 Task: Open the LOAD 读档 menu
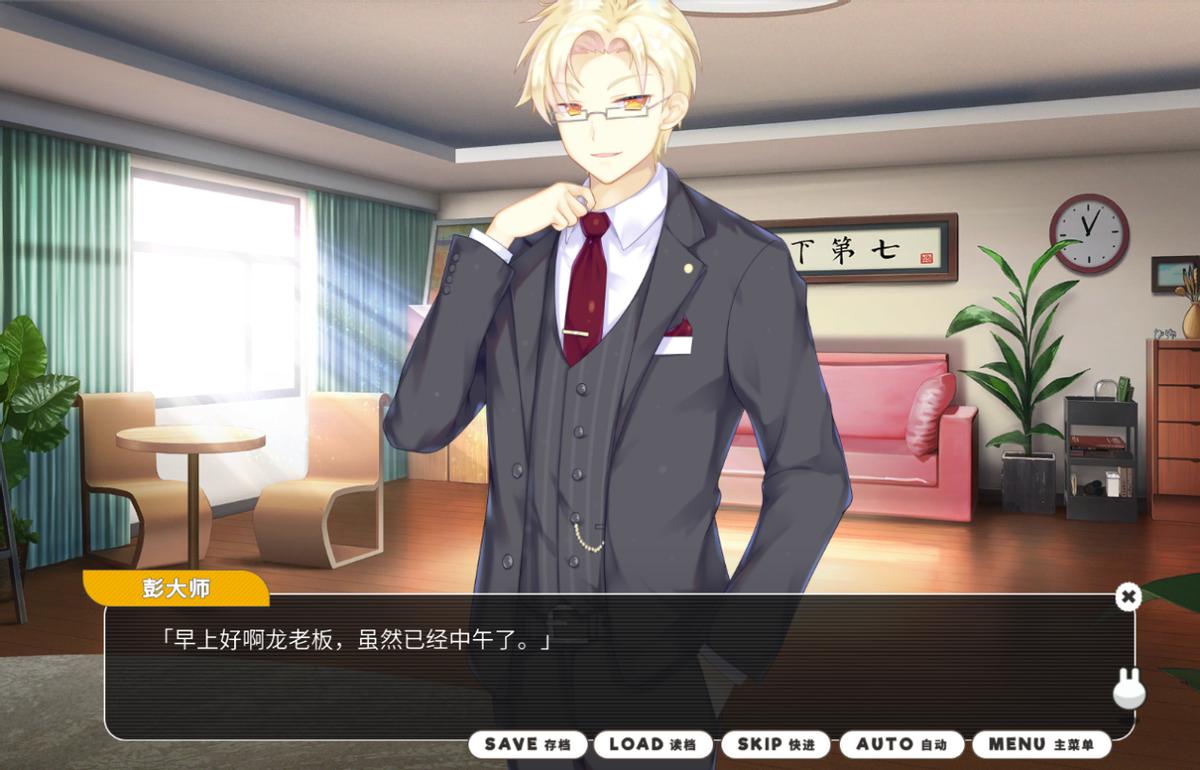652,744
